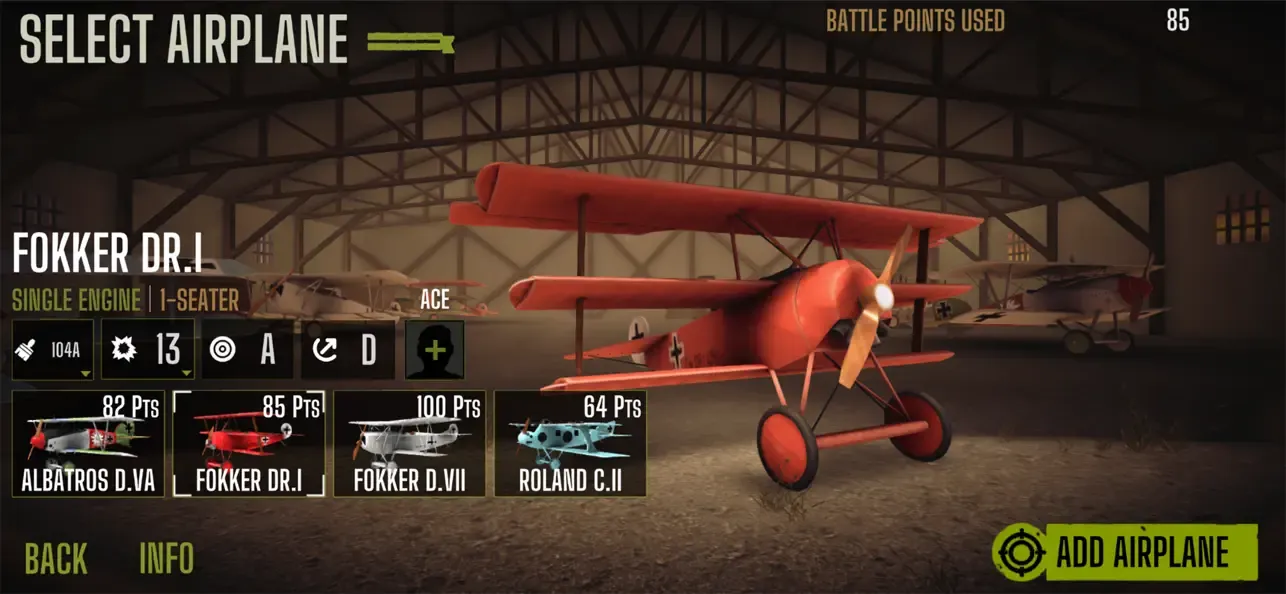Screen dimensions: 1286x594
Task: Choose the Fokker Dr.I airplane card
Action: 249,445
